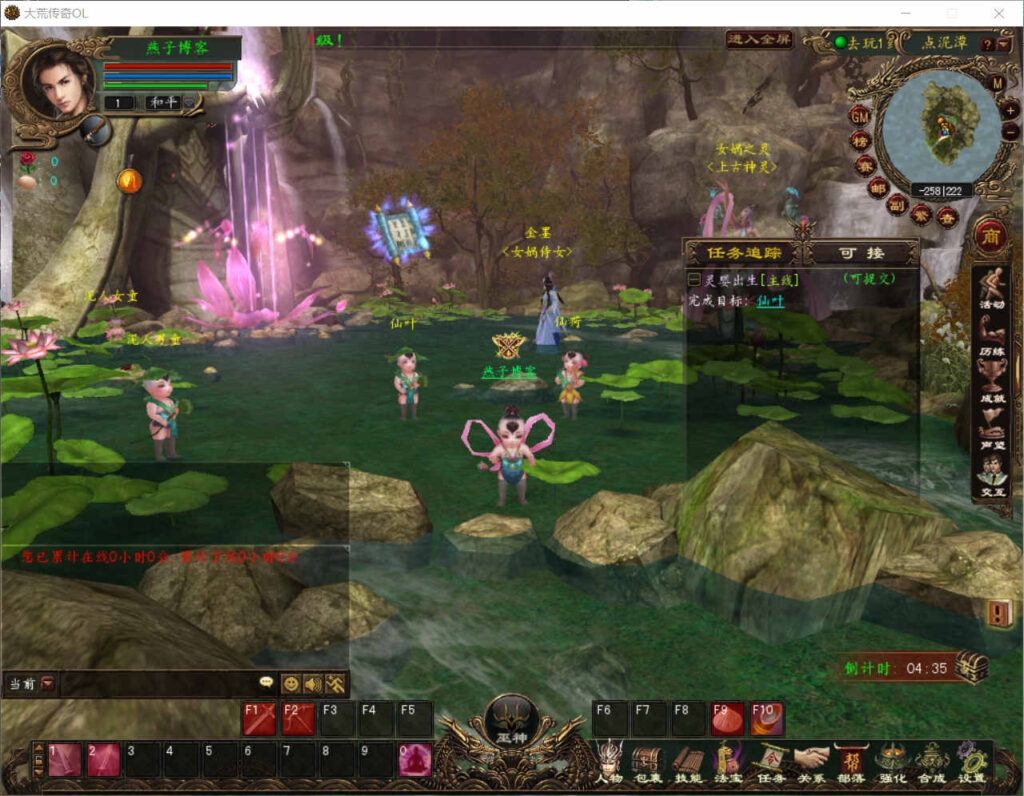
Task: Click the GM button beside the minimap
Action: [x=859, y=115]
